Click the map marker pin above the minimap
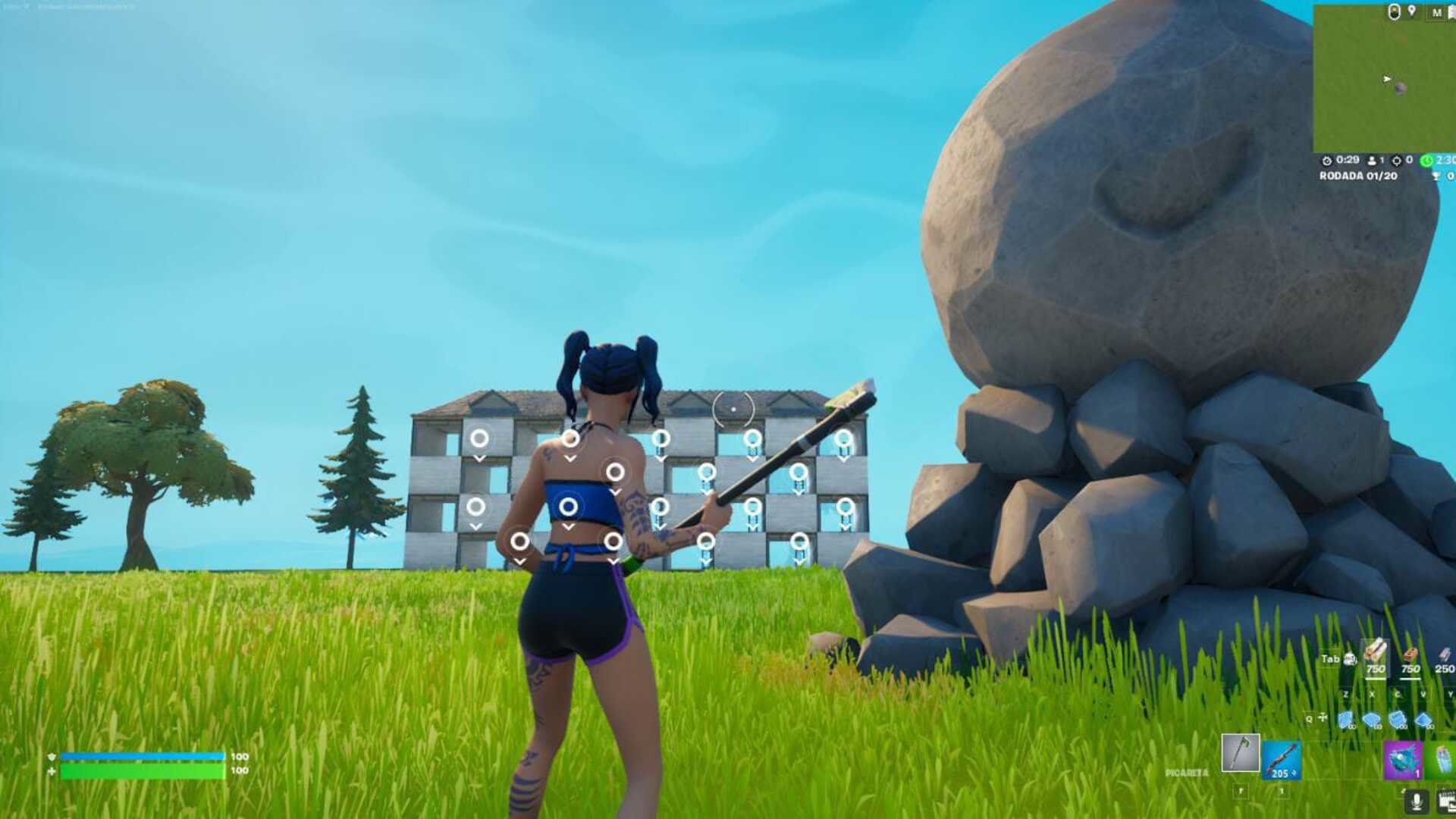The image size is (1456, 819). tap(1411, 11)
